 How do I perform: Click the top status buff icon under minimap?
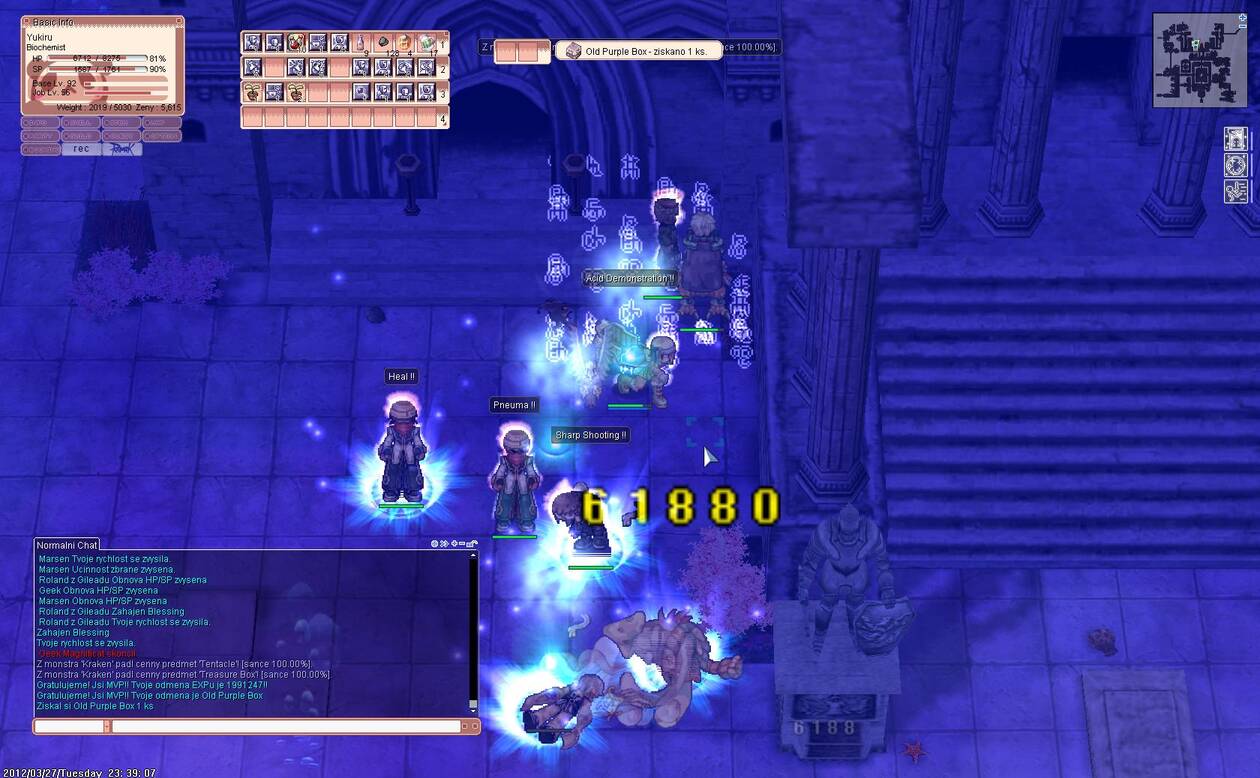pyautogui.click(x=1236, y=138)
